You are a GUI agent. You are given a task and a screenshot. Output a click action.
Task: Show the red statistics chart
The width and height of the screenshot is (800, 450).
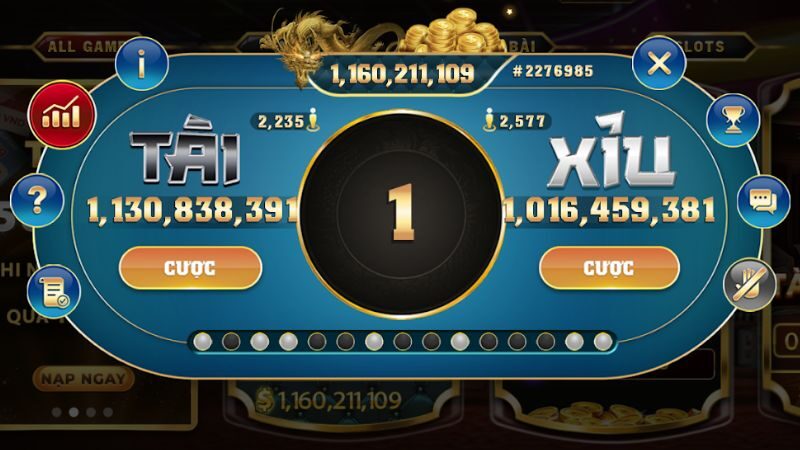(61, 114)
